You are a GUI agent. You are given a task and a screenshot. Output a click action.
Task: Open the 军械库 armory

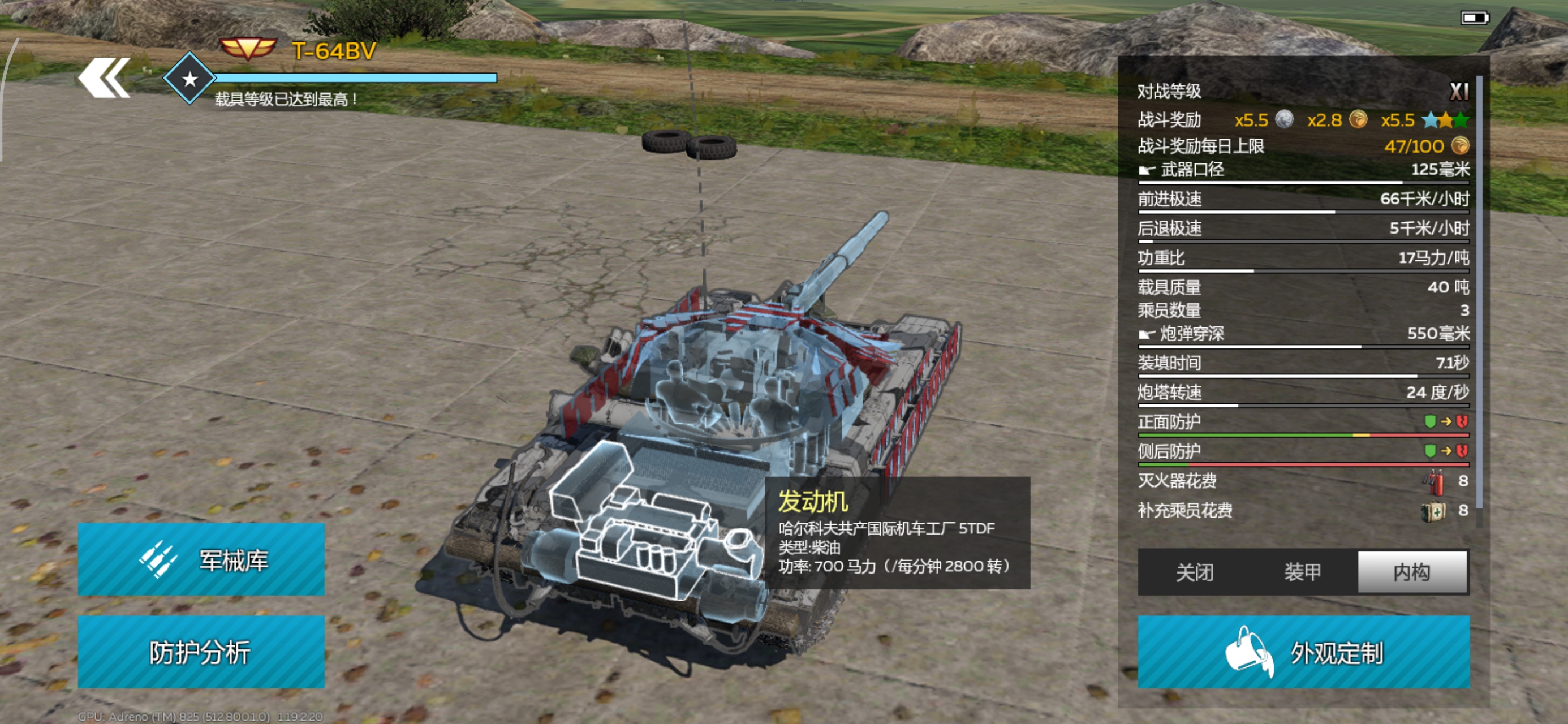click(201, 559)
